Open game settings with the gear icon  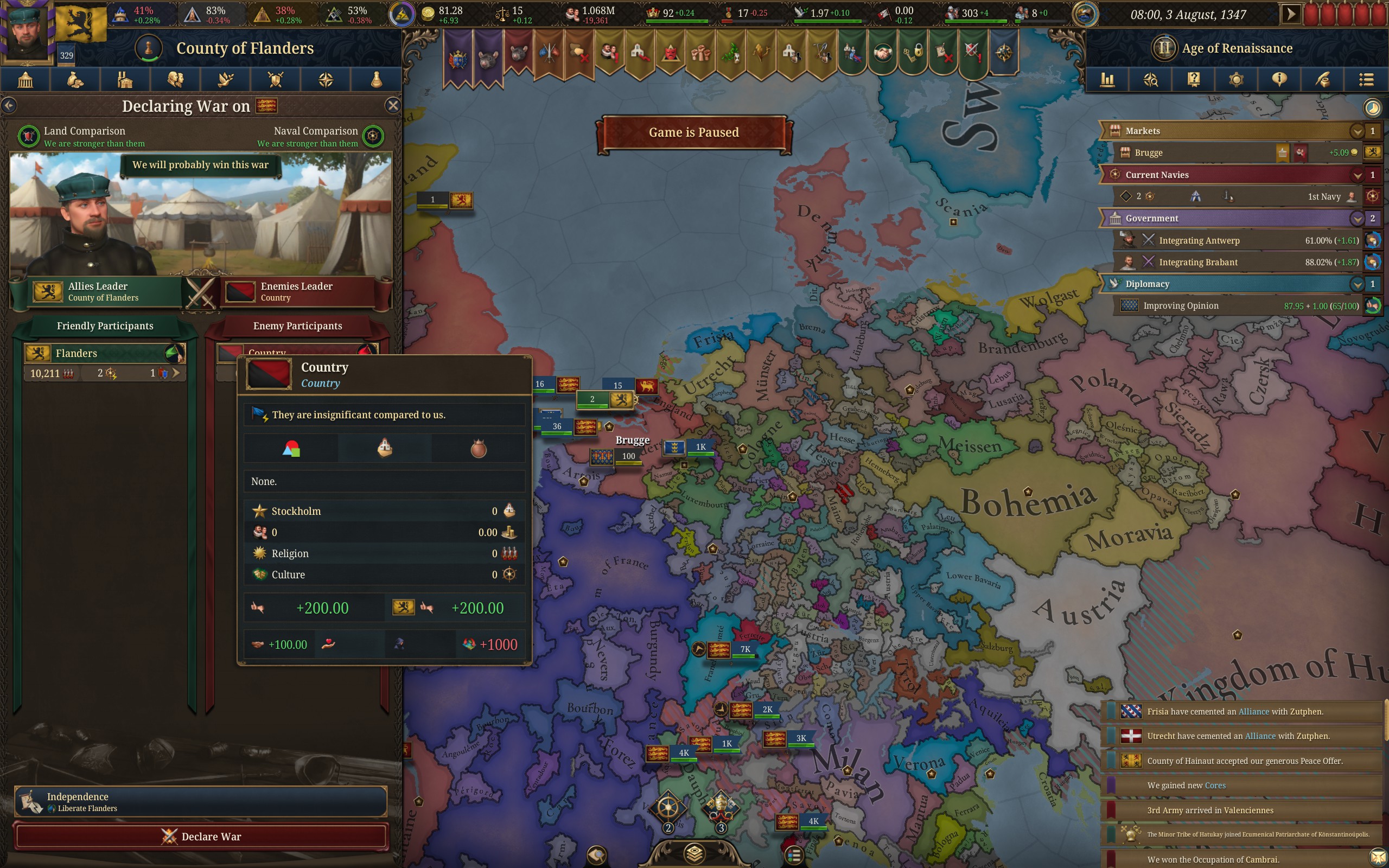tap(1237, 80)
